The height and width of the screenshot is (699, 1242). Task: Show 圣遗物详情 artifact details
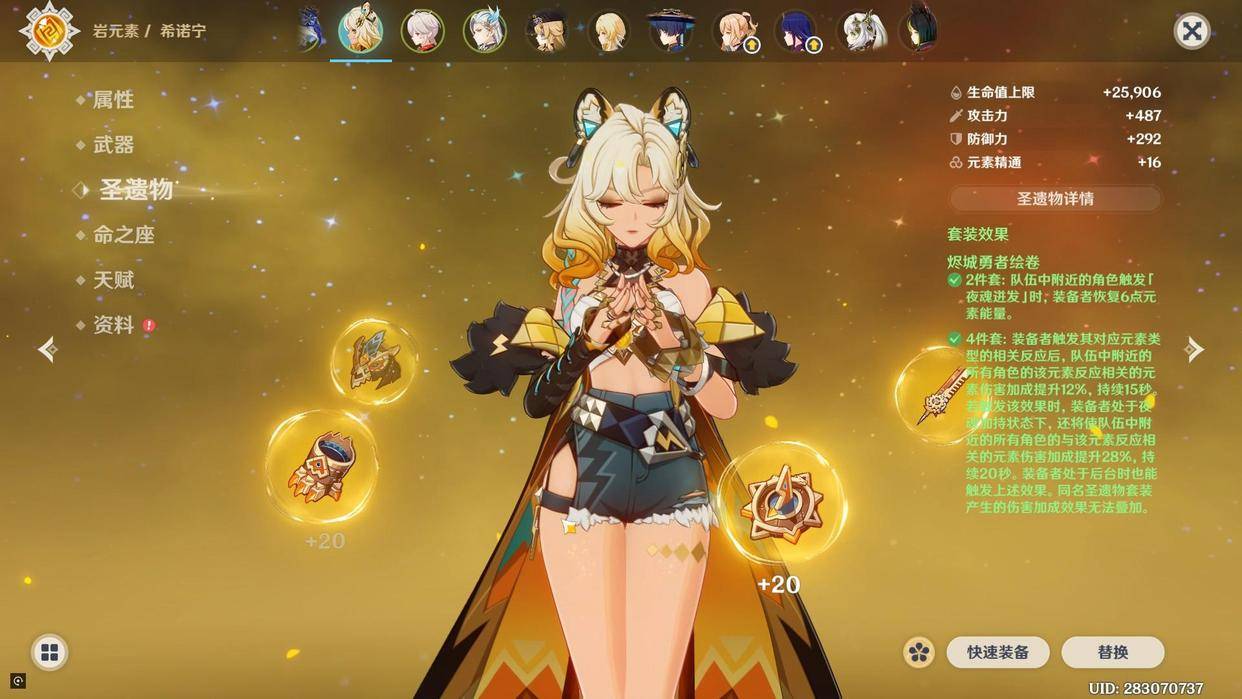1055,198
